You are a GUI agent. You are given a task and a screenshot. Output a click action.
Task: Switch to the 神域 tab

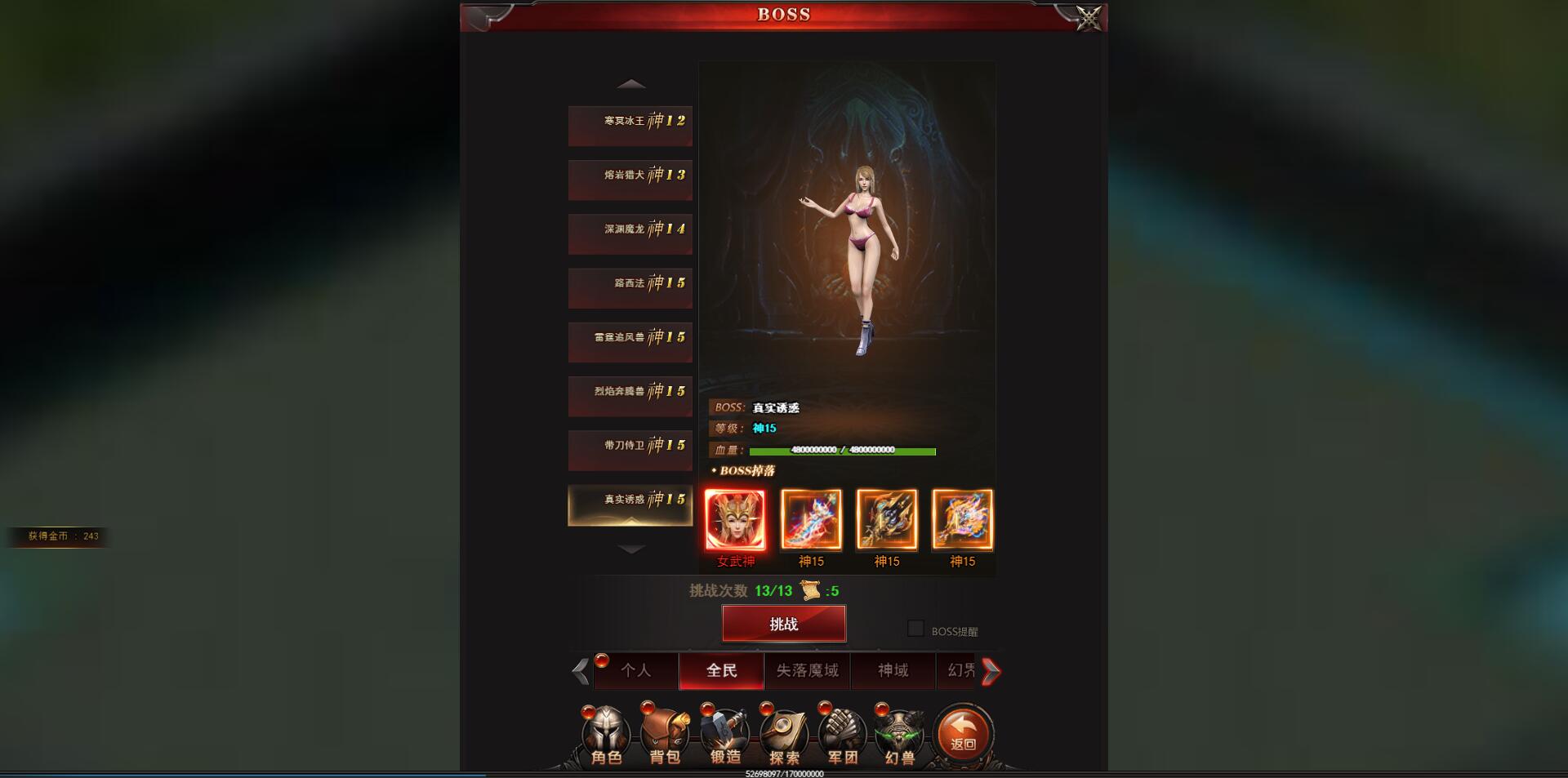893,670
